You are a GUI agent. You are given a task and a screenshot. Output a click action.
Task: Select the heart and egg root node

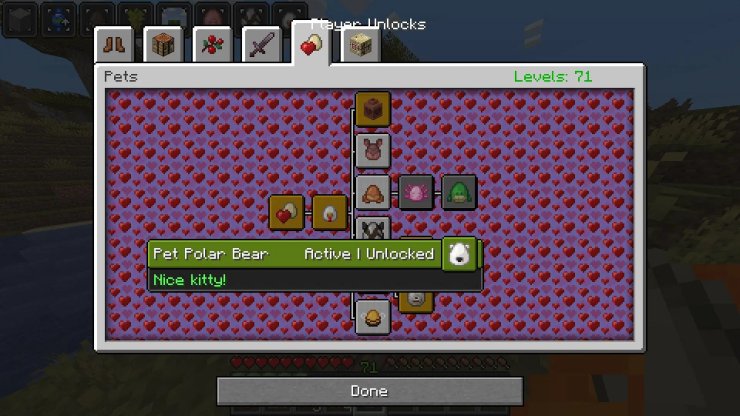tap(287, 212)
